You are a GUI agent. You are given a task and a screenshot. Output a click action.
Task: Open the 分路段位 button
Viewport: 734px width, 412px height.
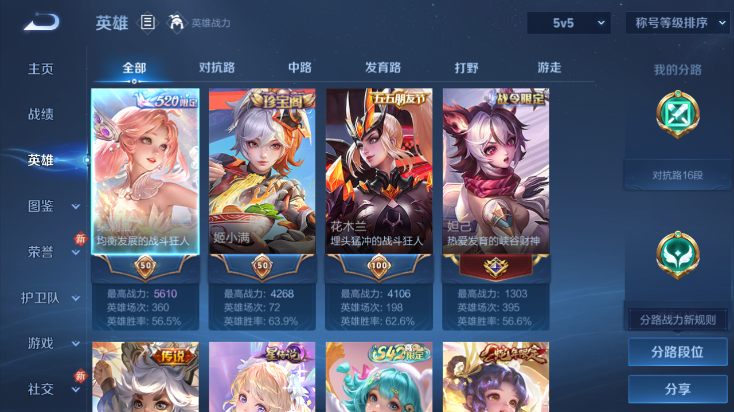[677, 352]
